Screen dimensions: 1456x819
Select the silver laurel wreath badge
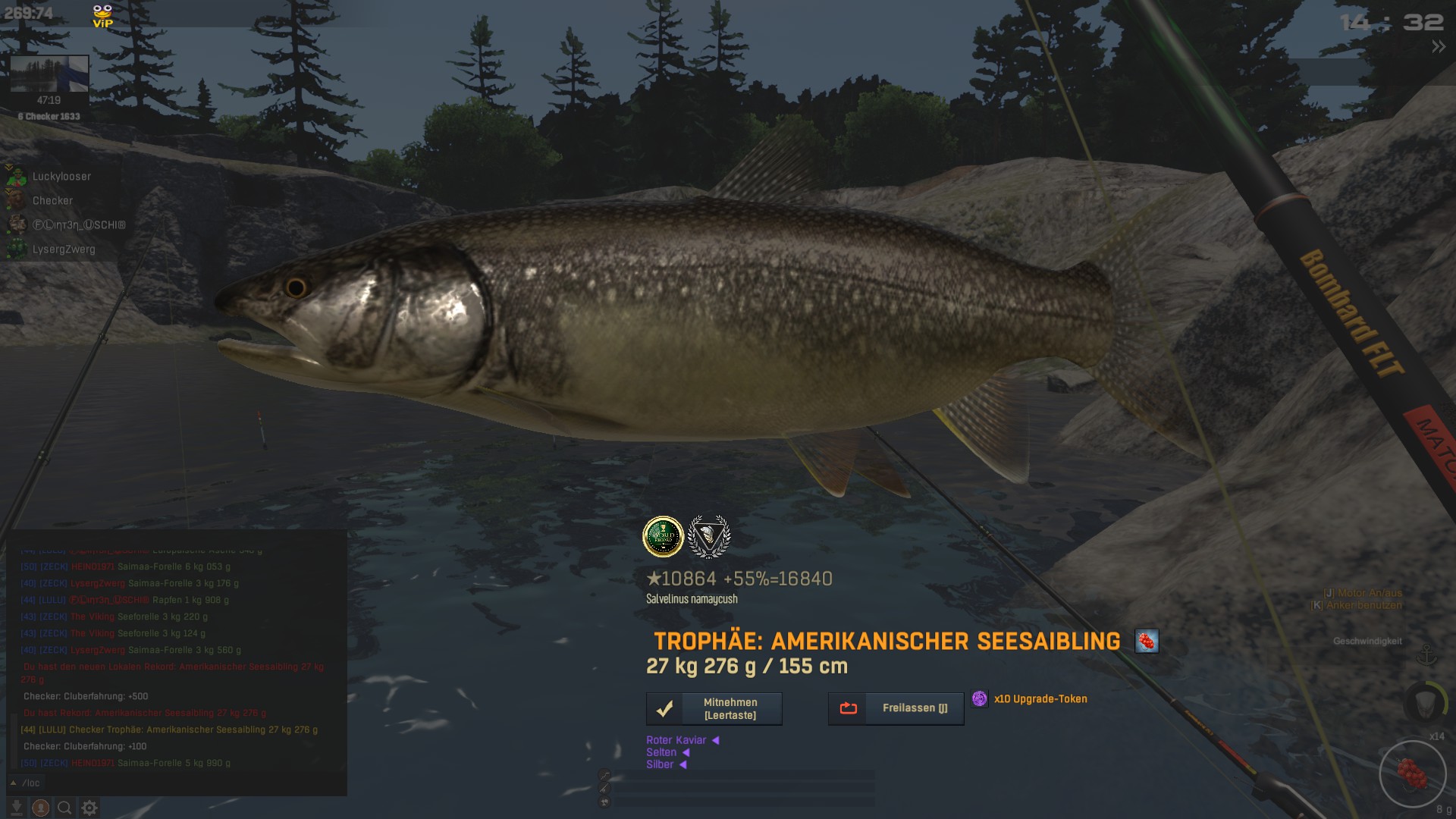tap(709, 536)
